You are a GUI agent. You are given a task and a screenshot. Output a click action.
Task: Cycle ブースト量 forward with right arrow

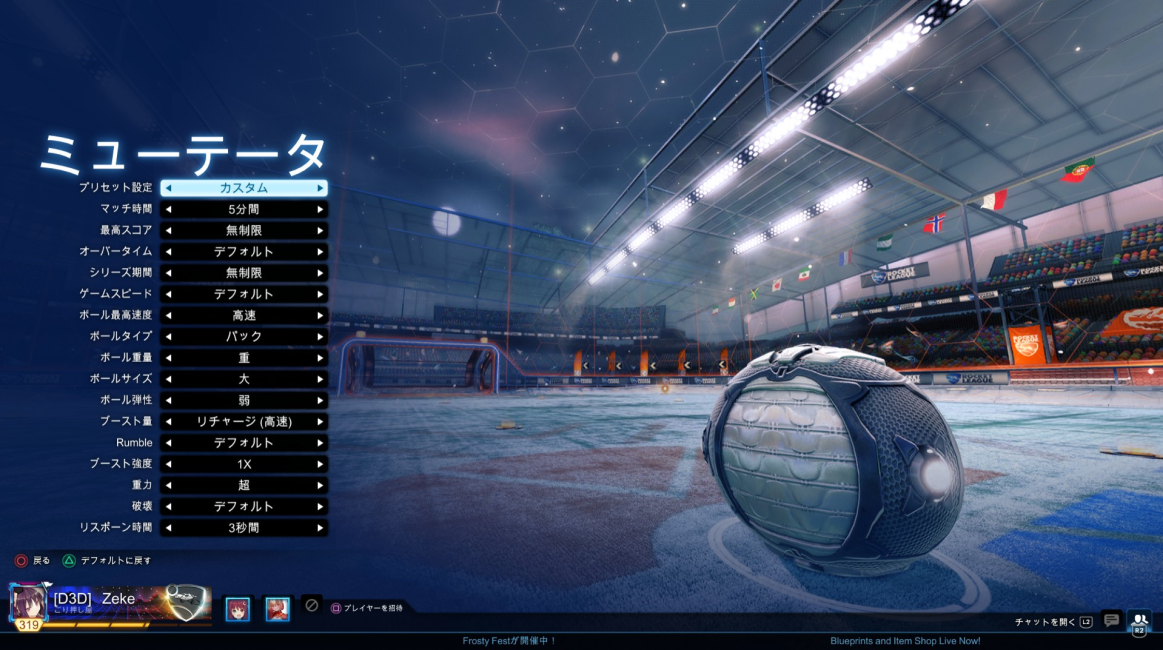click(320, 421)
